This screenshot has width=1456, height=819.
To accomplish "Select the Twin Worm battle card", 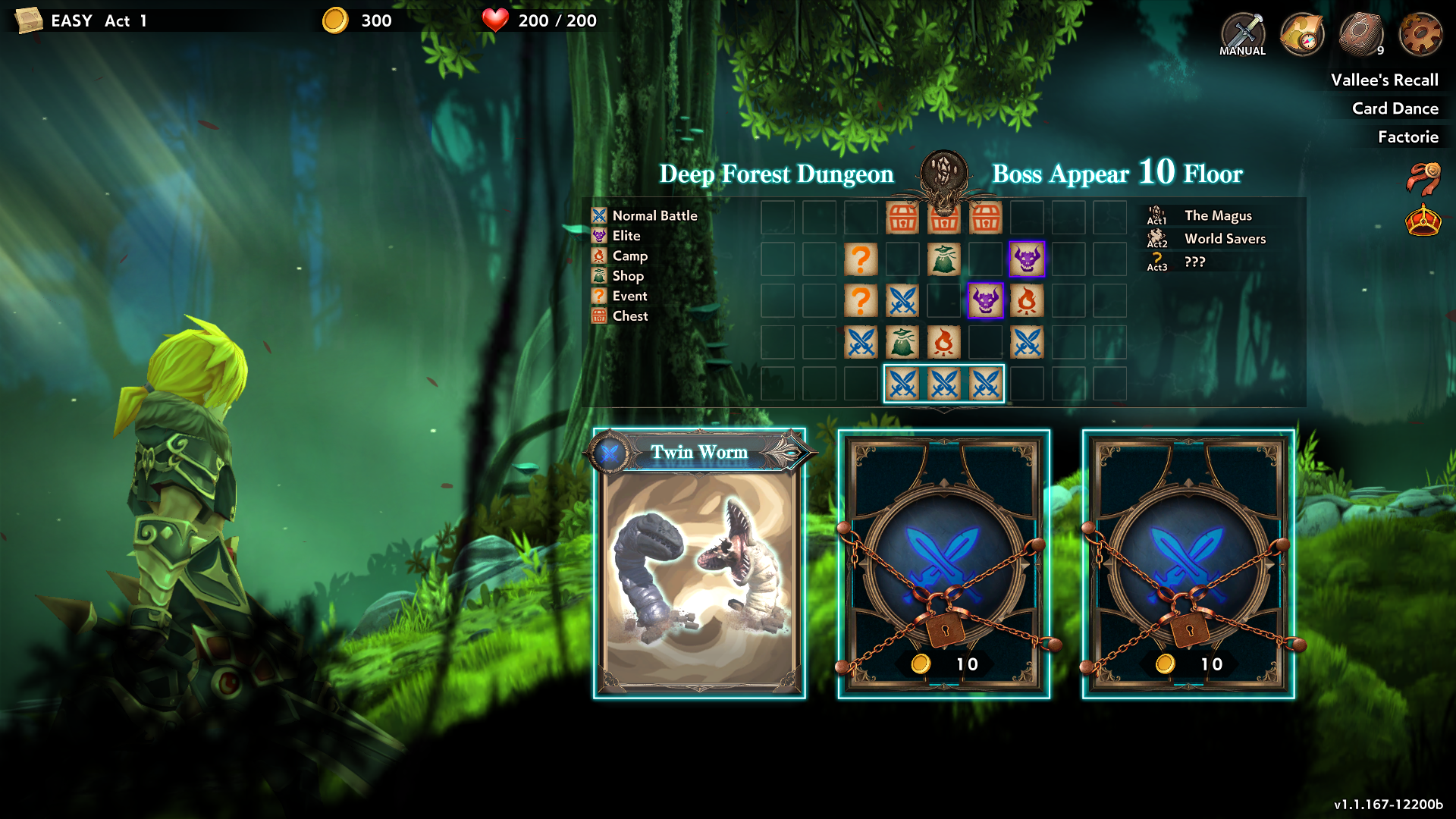I will click(699, 565).
